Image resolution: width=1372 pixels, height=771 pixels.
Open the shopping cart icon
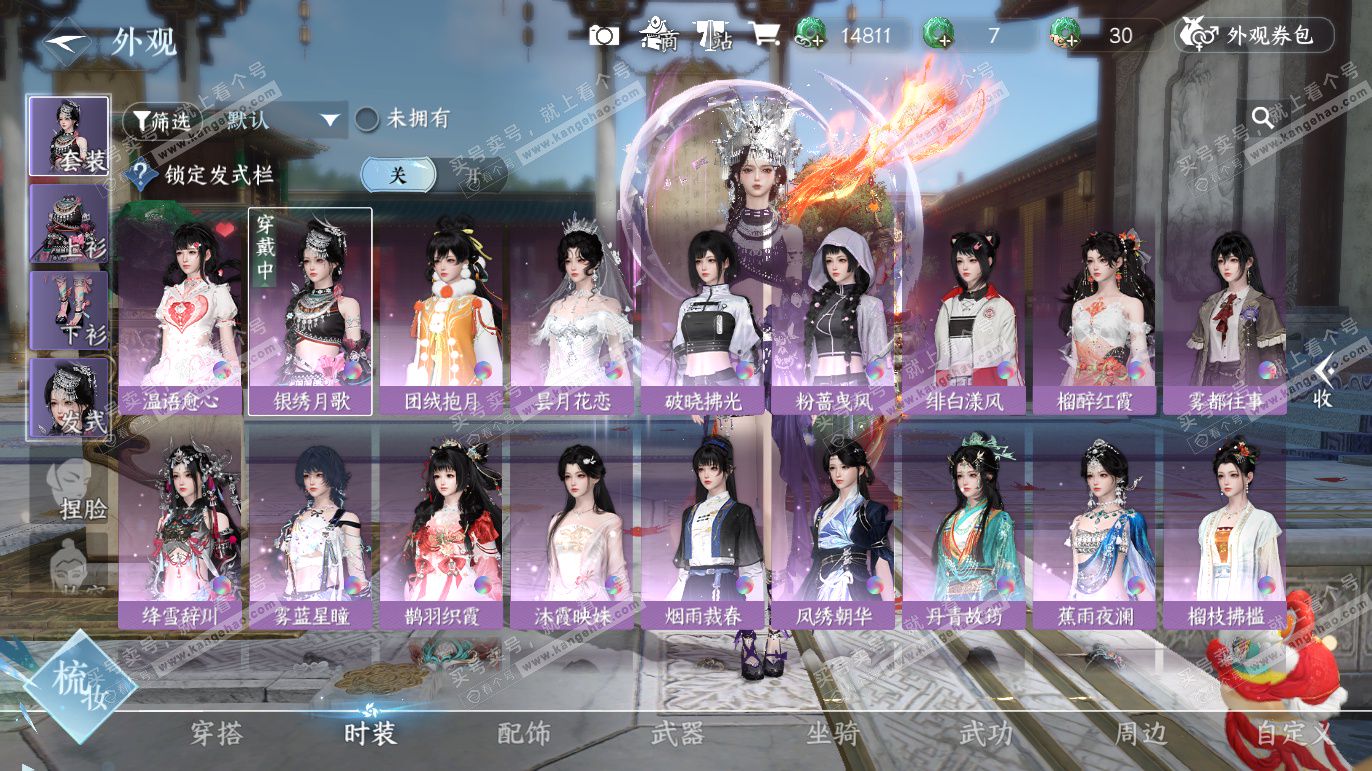click(x=764, y=36)
